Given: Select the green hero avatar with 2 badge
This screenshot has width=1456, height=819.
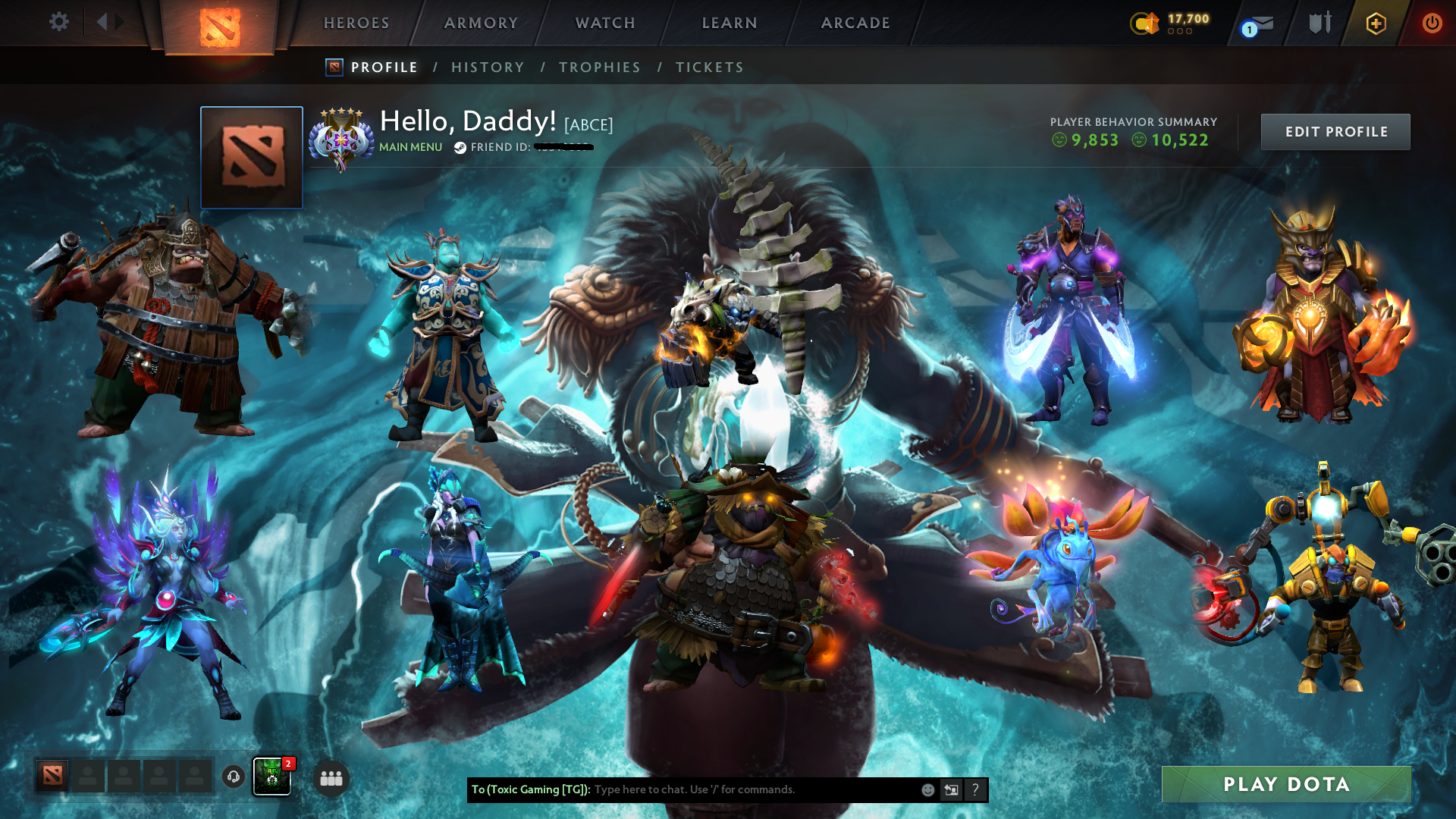Looking at the screenshot, I should [271, 776].
